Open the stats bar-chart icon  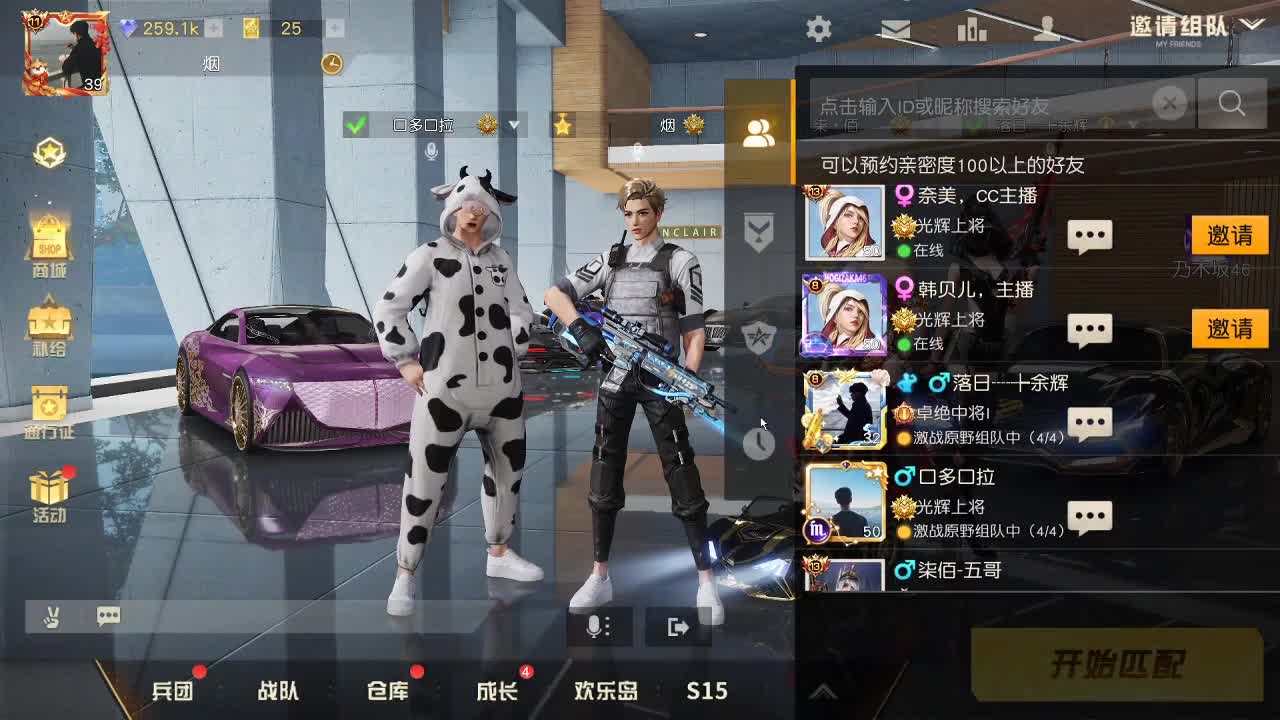tap(971, 30)
